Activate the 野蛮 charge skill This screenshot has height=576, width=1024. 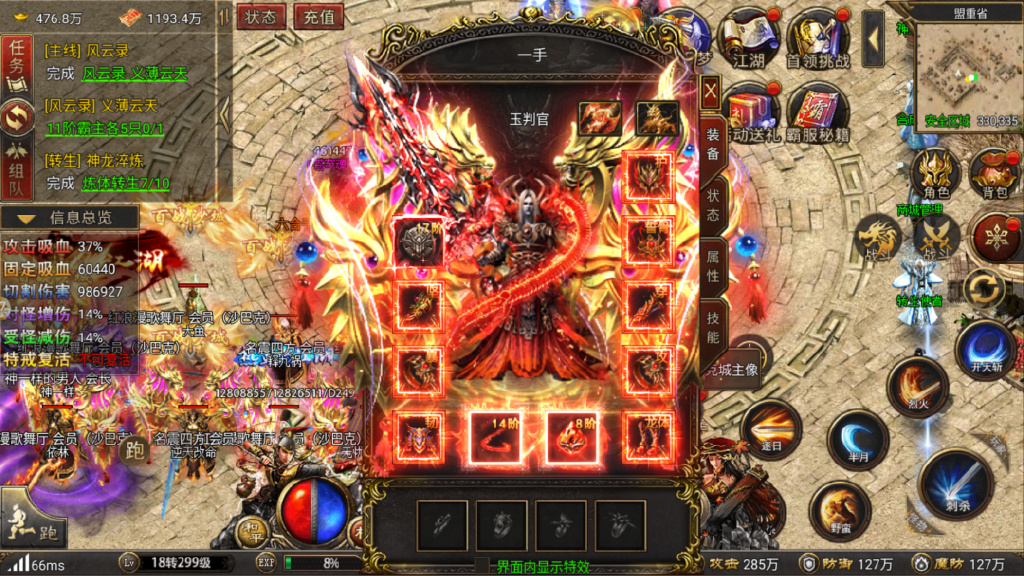[x=839, y=510]
